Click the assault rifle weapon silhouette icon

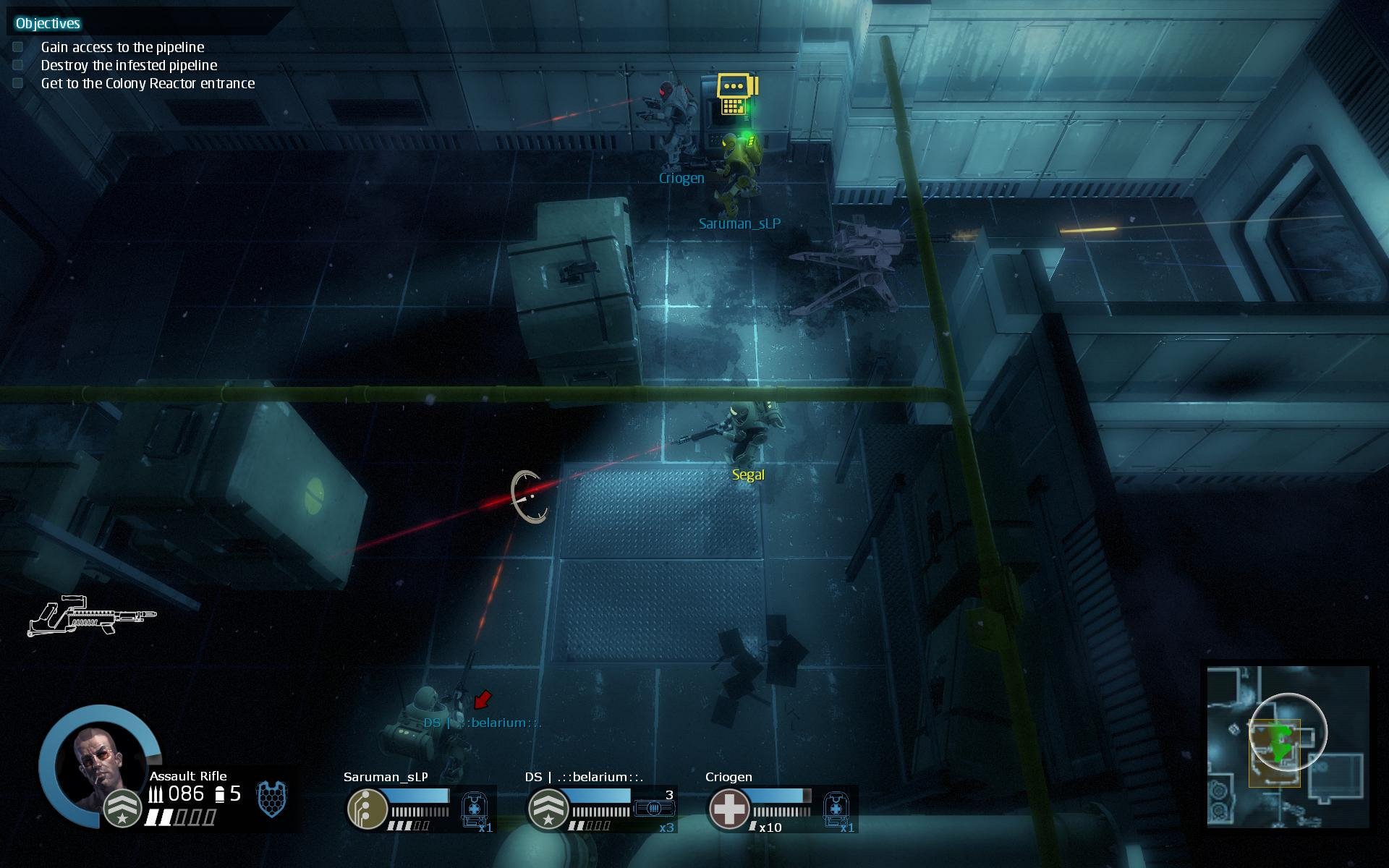(x=92, y=617)
